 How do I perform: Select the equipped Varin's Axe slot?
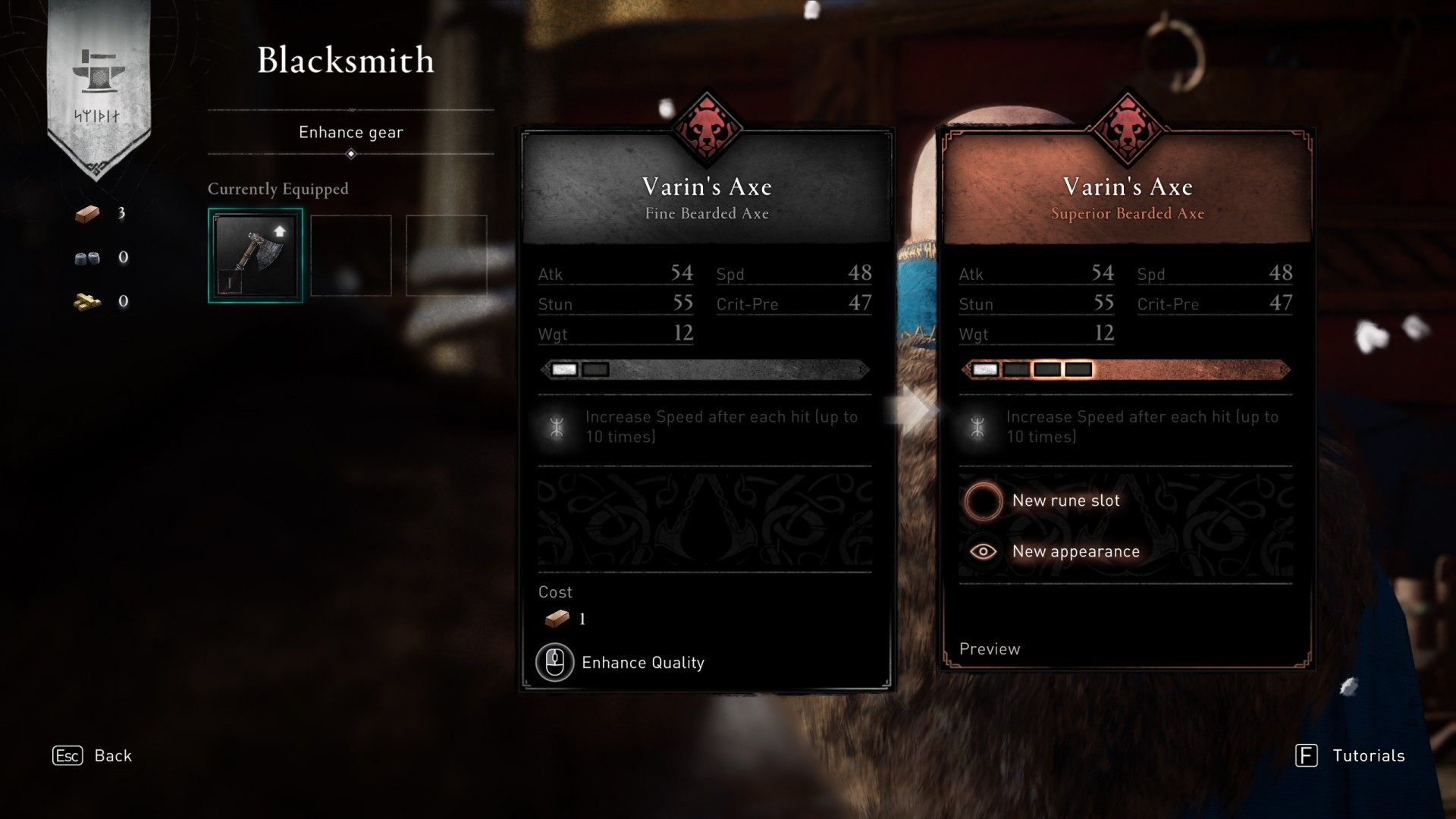(x=256, y=256)
